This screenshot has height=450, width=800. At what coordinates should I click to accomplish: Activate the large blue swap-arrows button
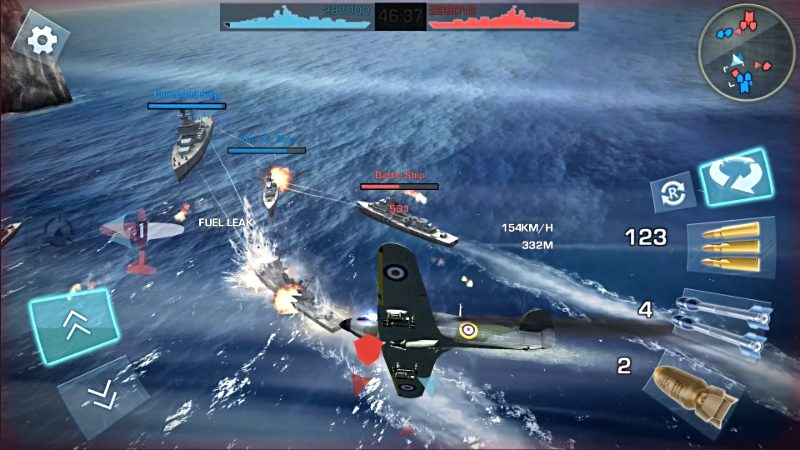[x=735, y=177]
